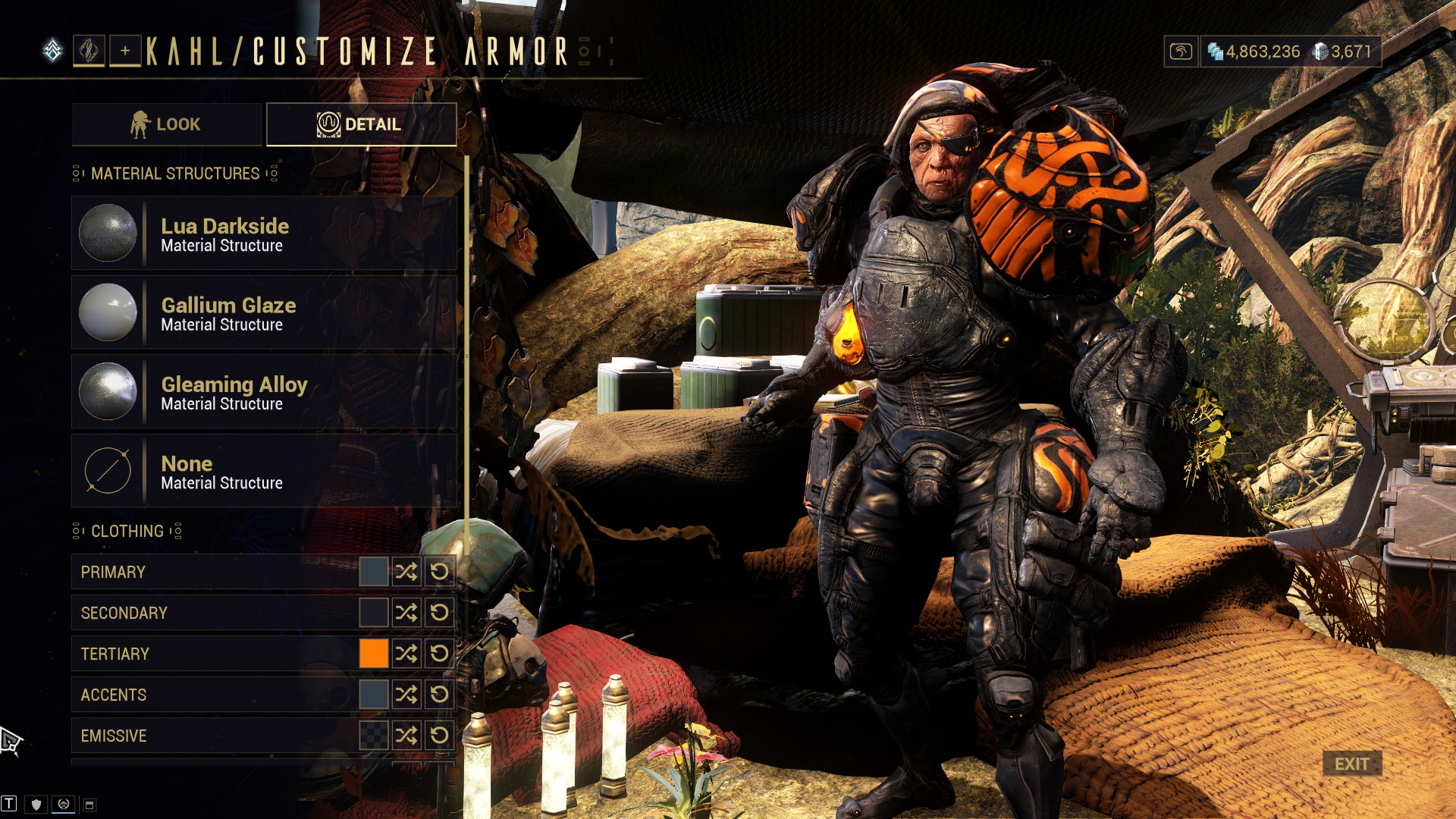The height and width of the screenshot is (819, 1456).
Task: Click the refresh icon beside the credits counter
Action: click(1181, 49)
